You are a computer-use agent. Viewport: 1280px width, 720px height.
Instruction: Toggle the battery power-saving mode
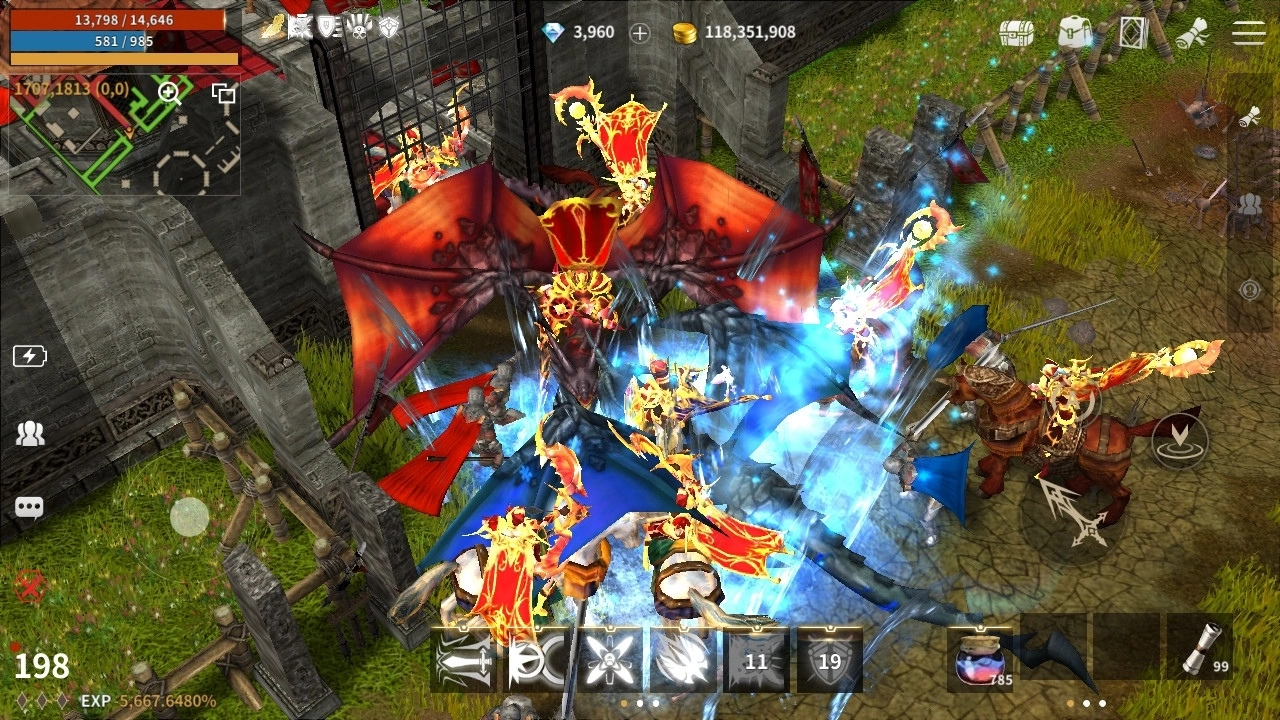pos(29,356)
